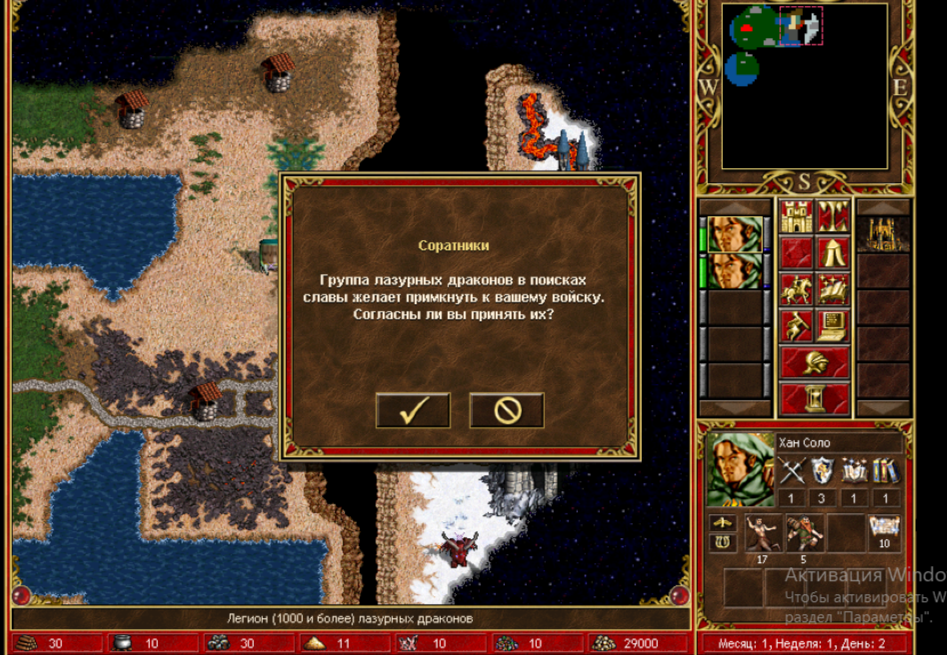The height and width of the screenshot is (655, 947).
Task: Open the spellbook button with stars
Action: point(833,290)
